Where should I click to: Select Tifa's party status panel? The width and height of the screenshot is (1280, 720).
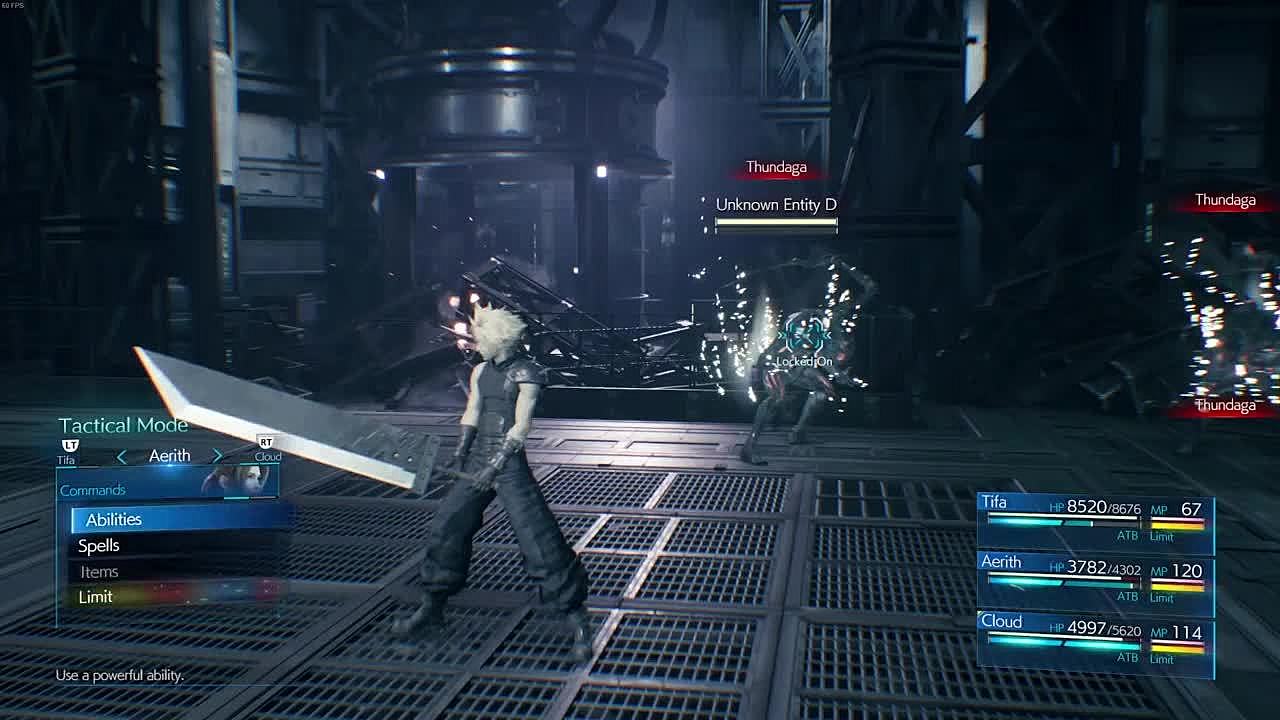click(x=1095, y=522)
